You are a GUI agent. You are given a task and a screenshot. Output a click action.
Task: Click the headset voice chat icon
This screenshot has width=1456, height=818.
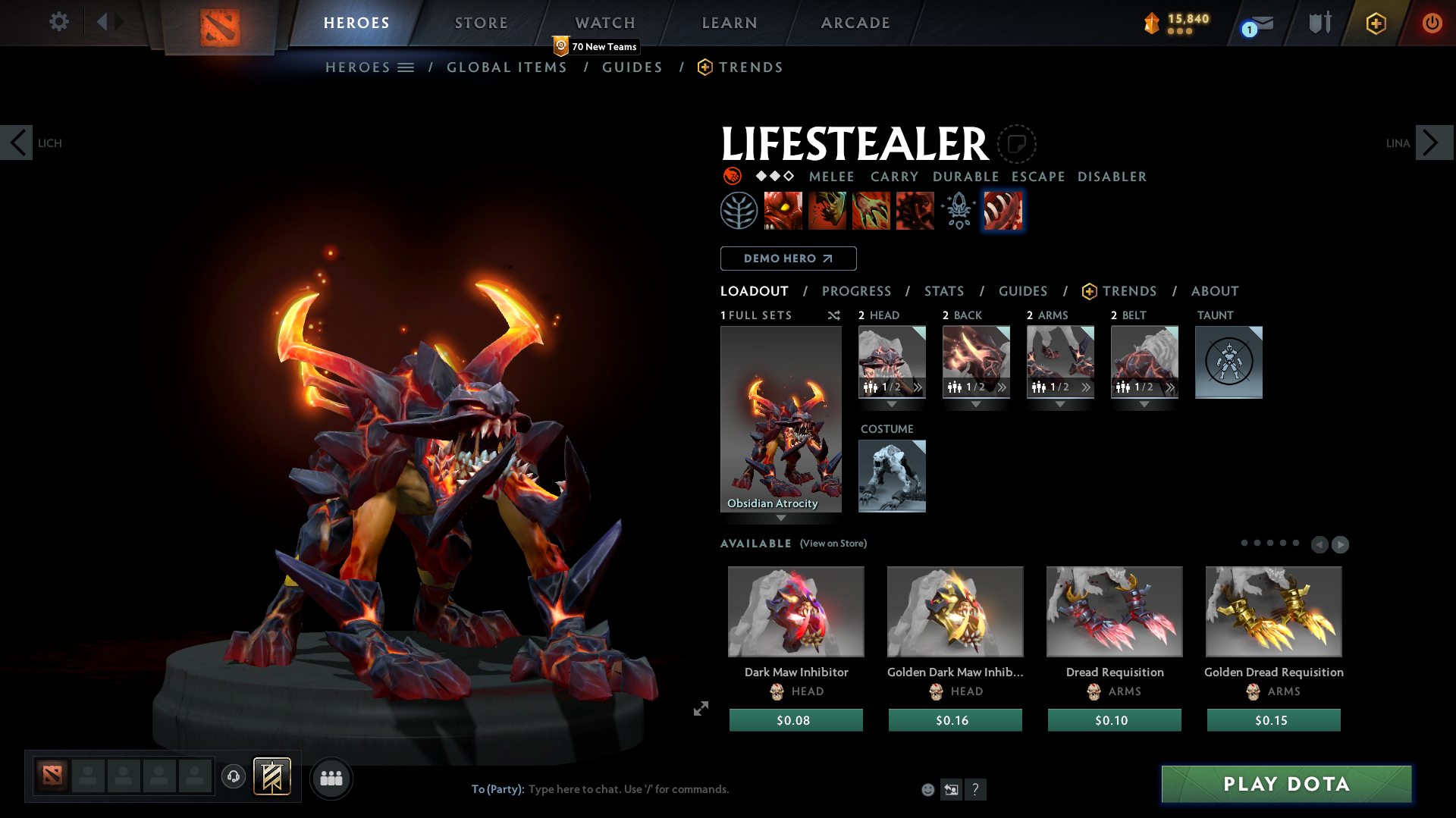[x=234, y=777]
